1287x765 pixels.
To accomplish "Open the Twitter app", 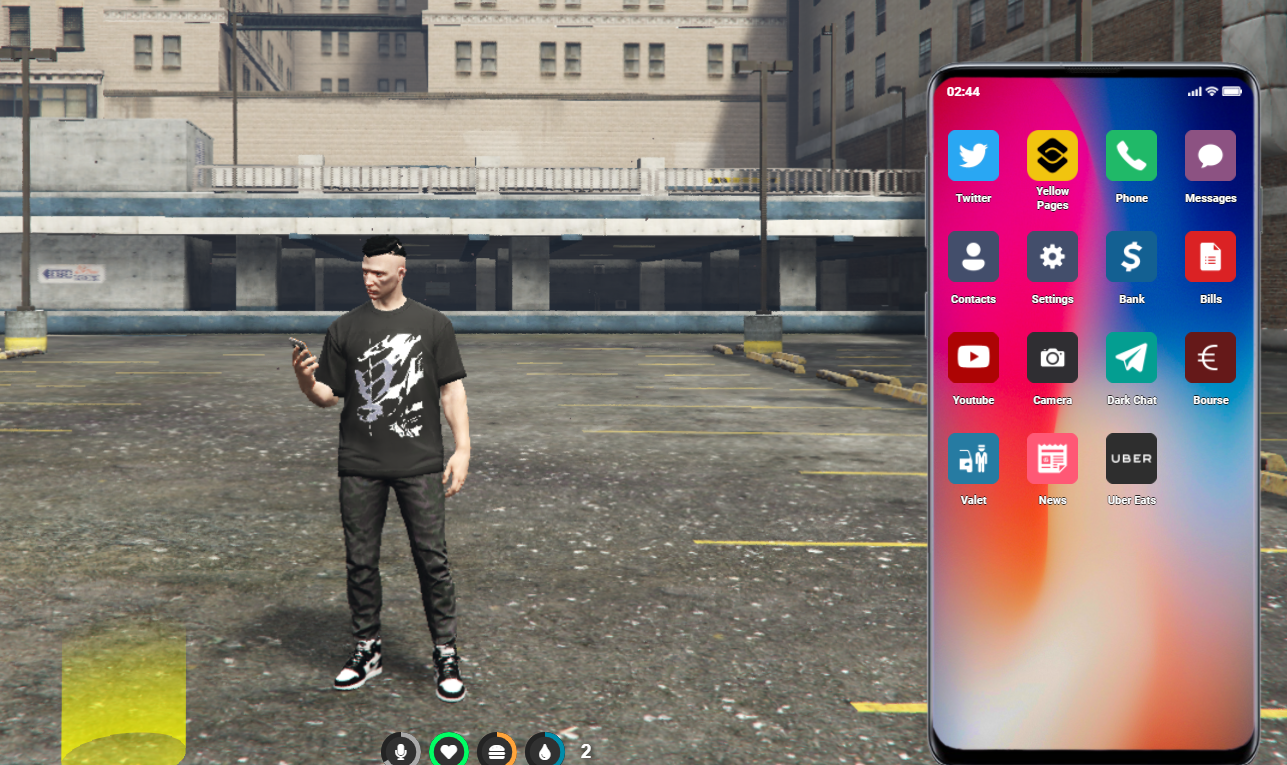I will pyautogui.click(x=972, y=156).
